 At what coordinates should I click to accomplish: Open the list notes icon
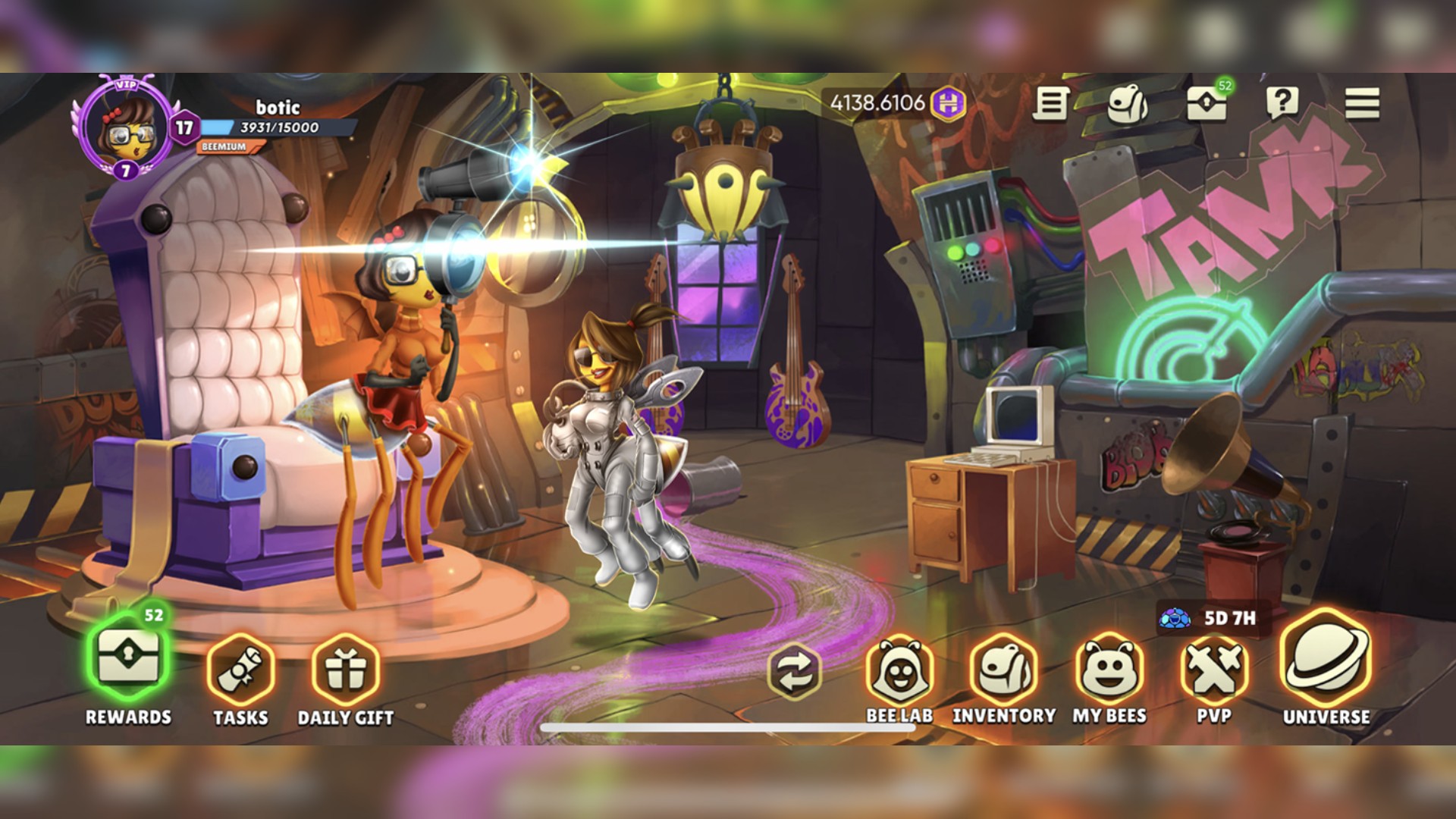click(x=1051, y=103)
